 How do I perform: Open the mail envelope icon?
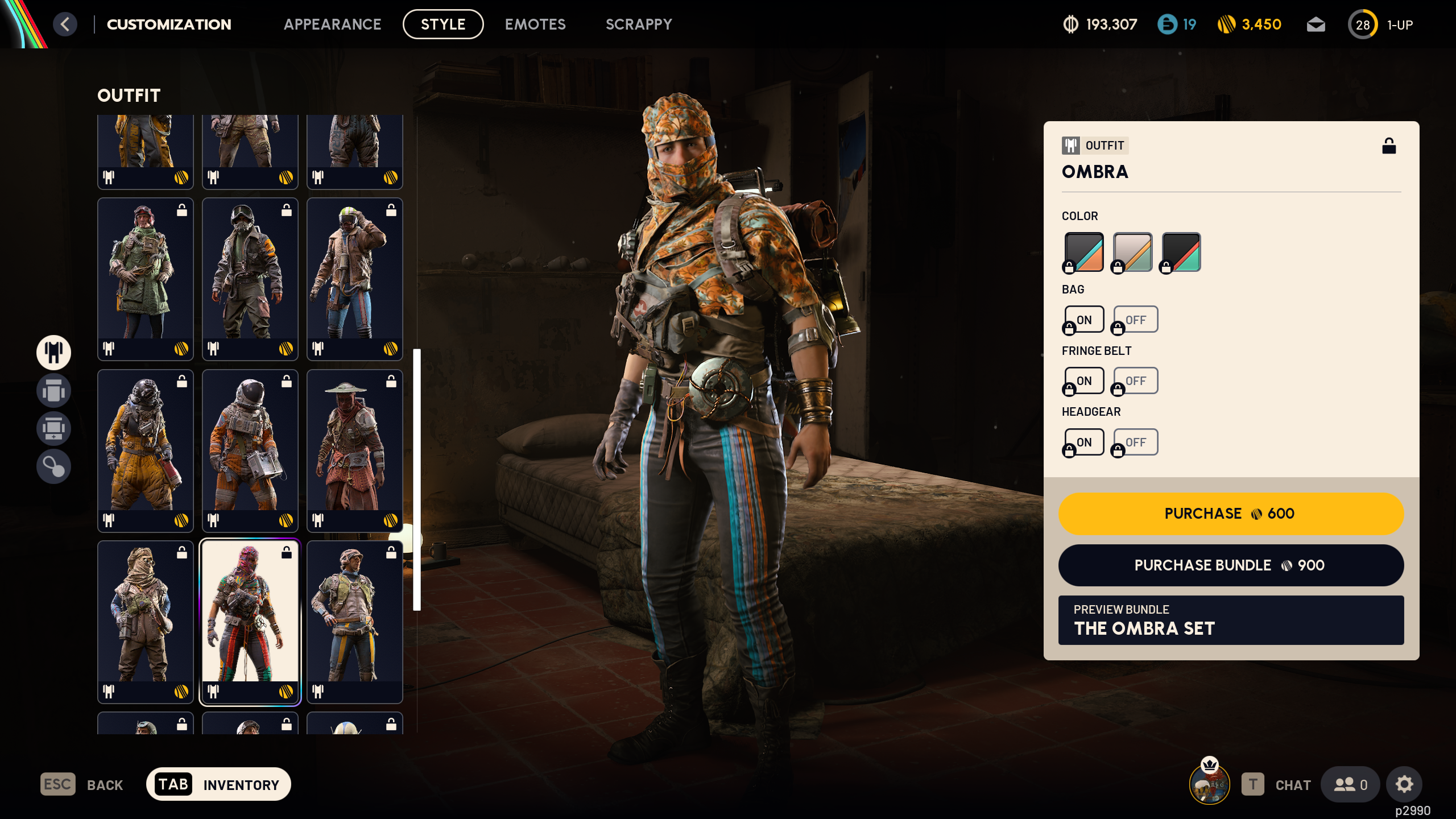coord(1316,24)
